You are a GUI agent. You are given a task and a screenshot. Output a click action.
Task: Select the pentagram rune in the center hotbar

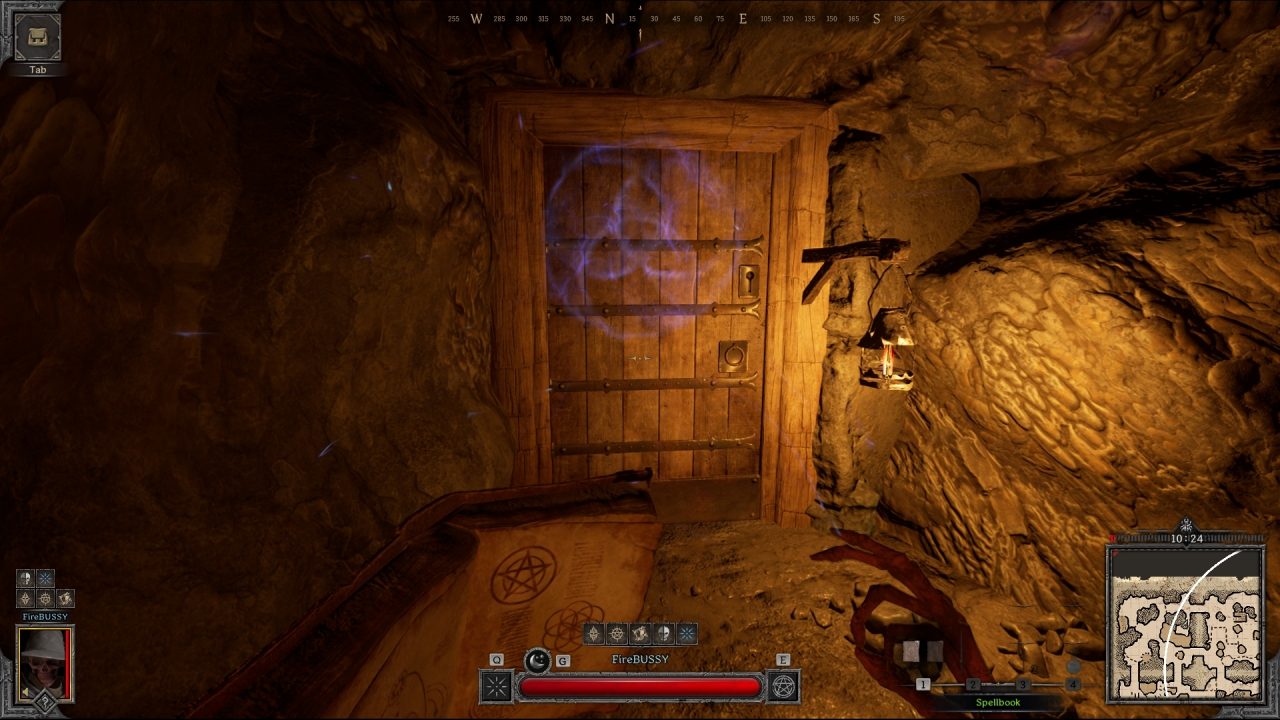pos(615,633)
